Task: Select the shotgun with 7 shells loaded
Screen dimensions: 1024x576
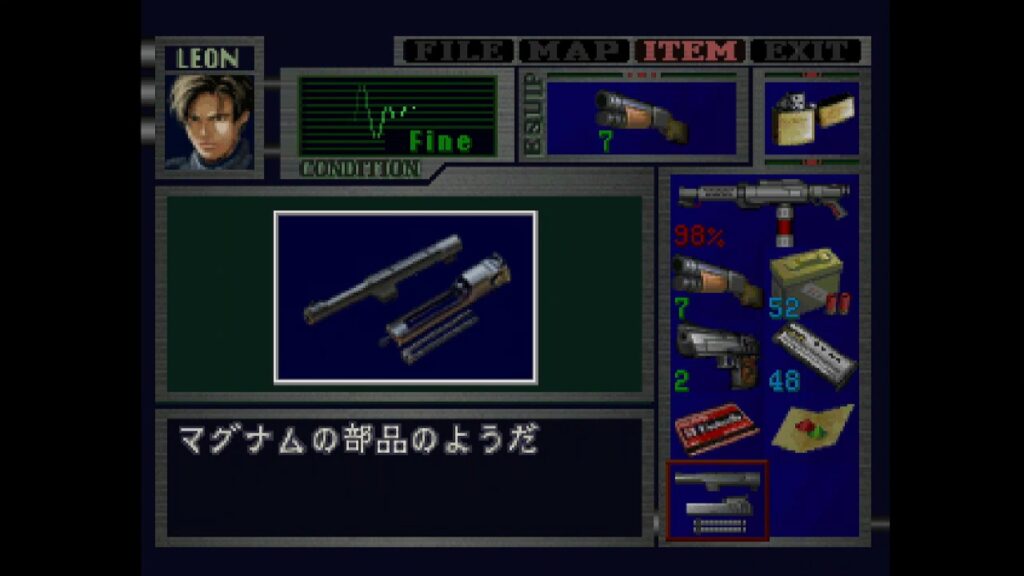Action: 715,283
